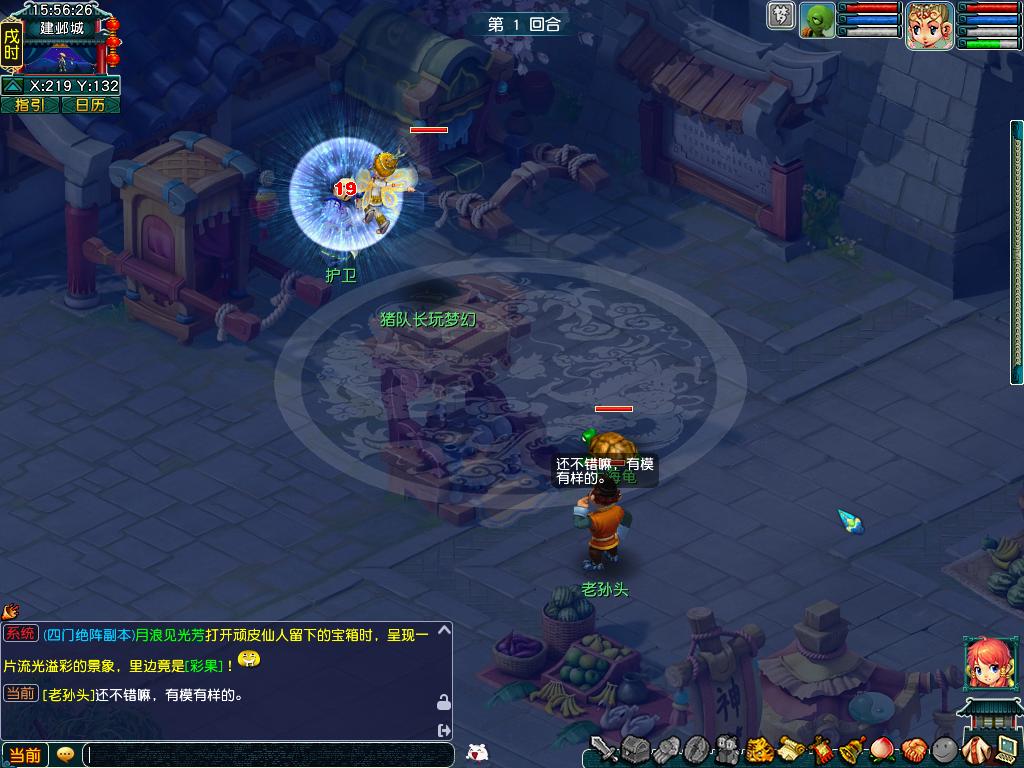Switch the 当前 chat channel selector

coord(25,755)
